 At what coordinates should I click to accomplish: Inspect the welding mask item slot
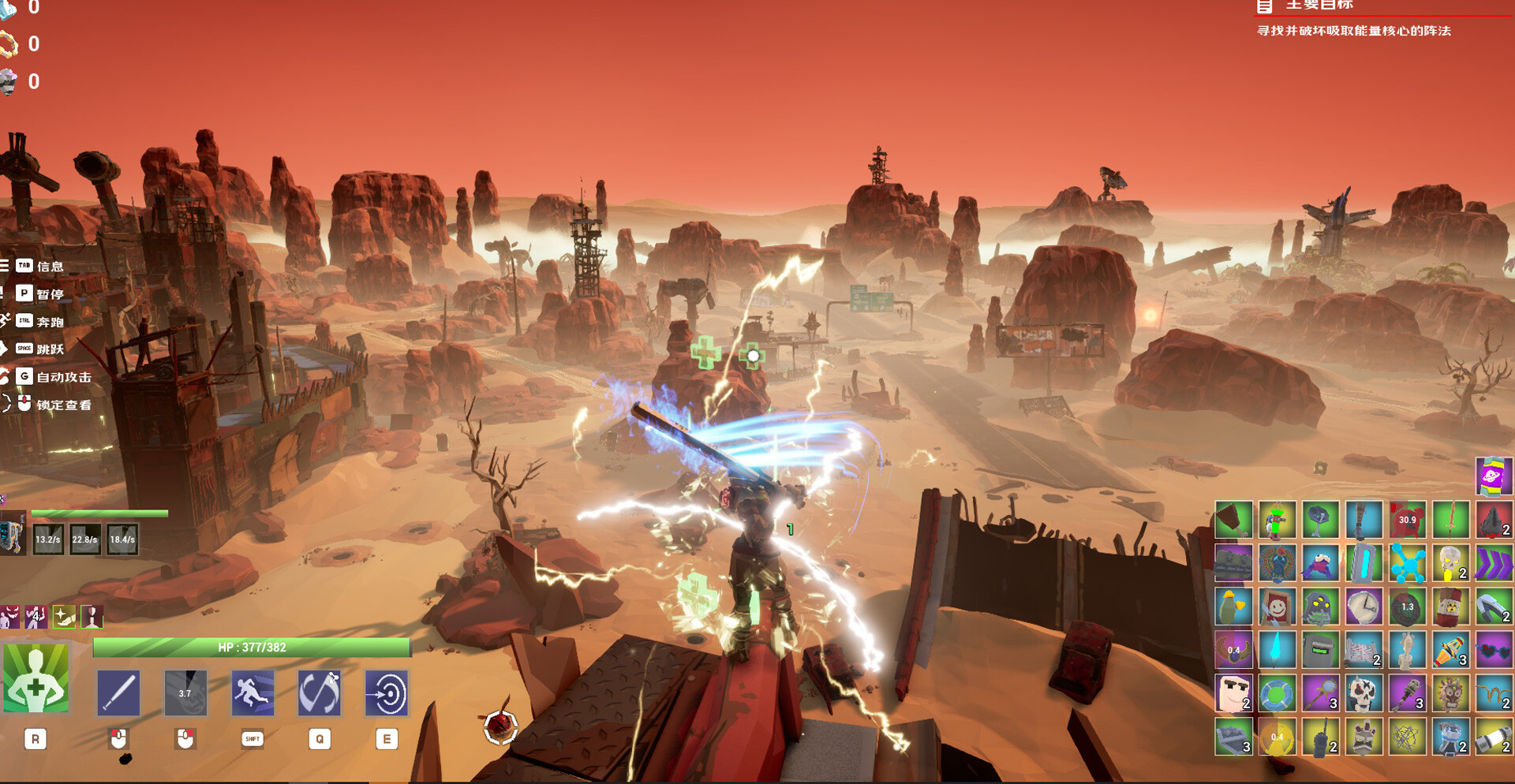(1319, 651)
